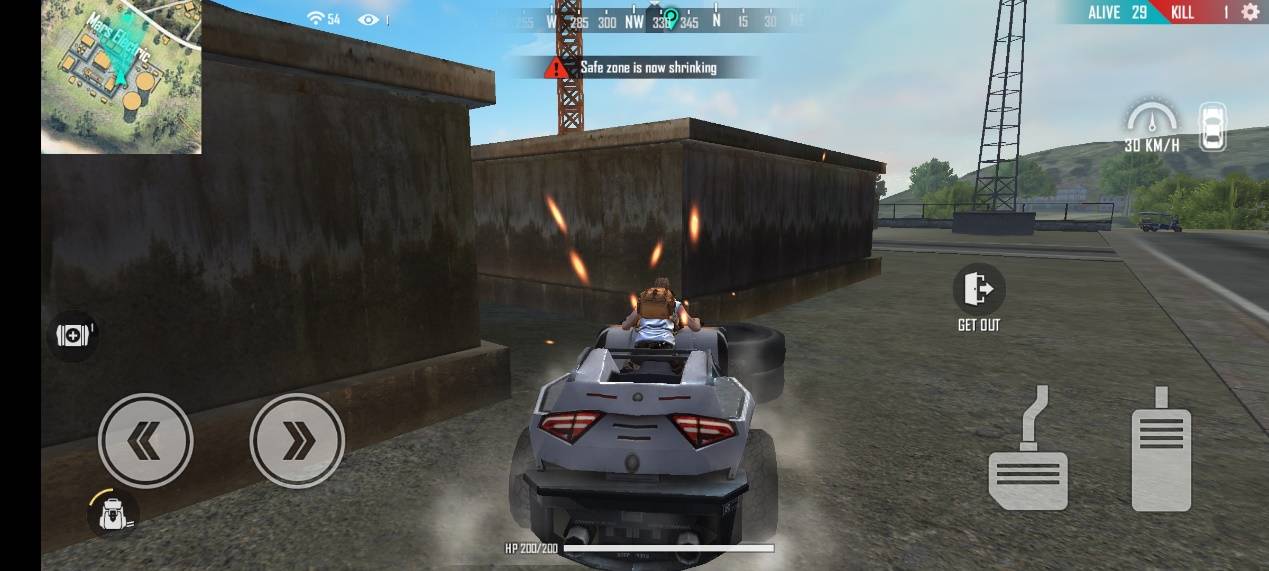Open the settings gear icon
The height and width of the screenshot is (571, 1269).
pos(1249,12)
